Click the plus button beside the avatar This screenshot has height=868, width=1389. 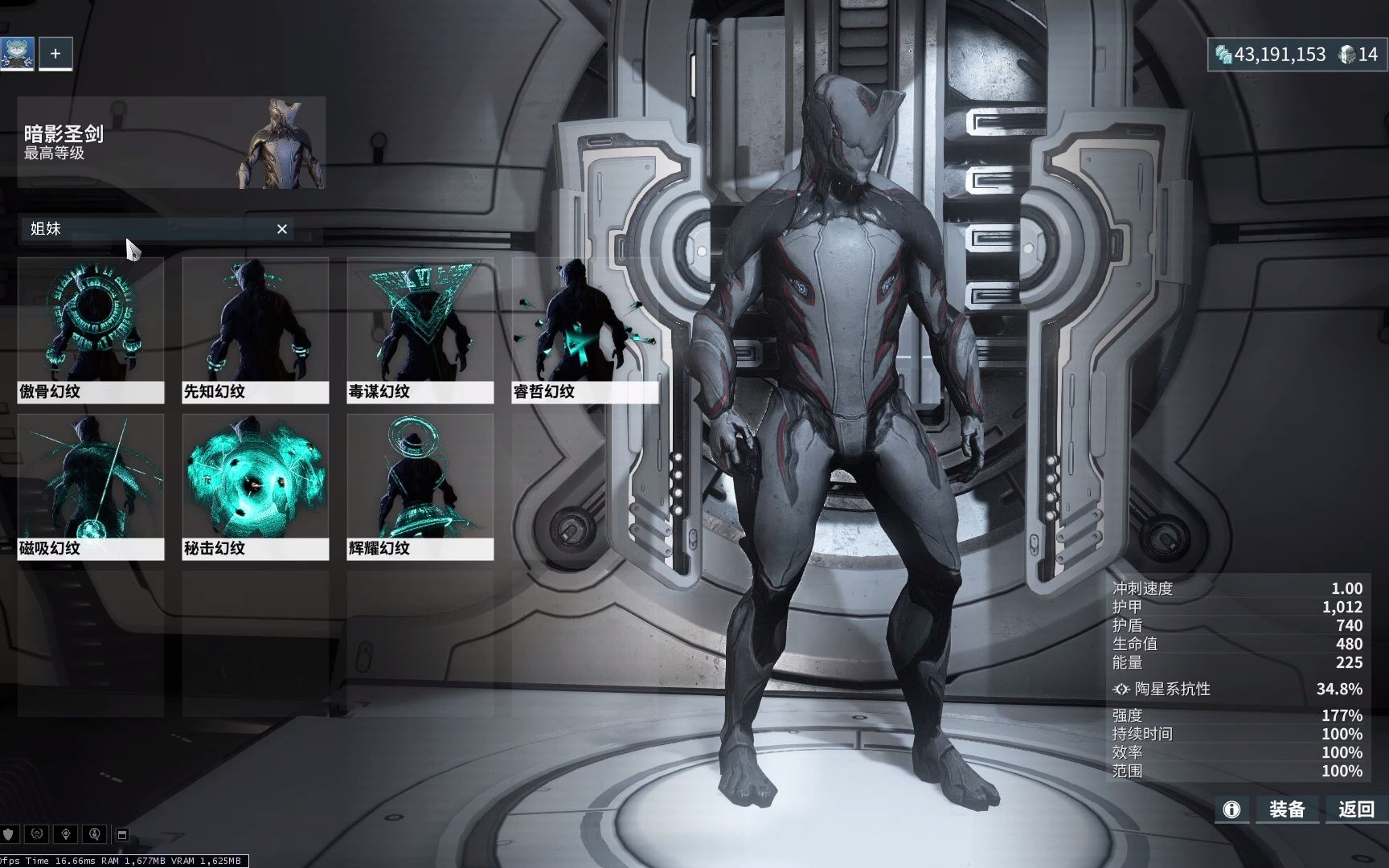click(55, 54)
